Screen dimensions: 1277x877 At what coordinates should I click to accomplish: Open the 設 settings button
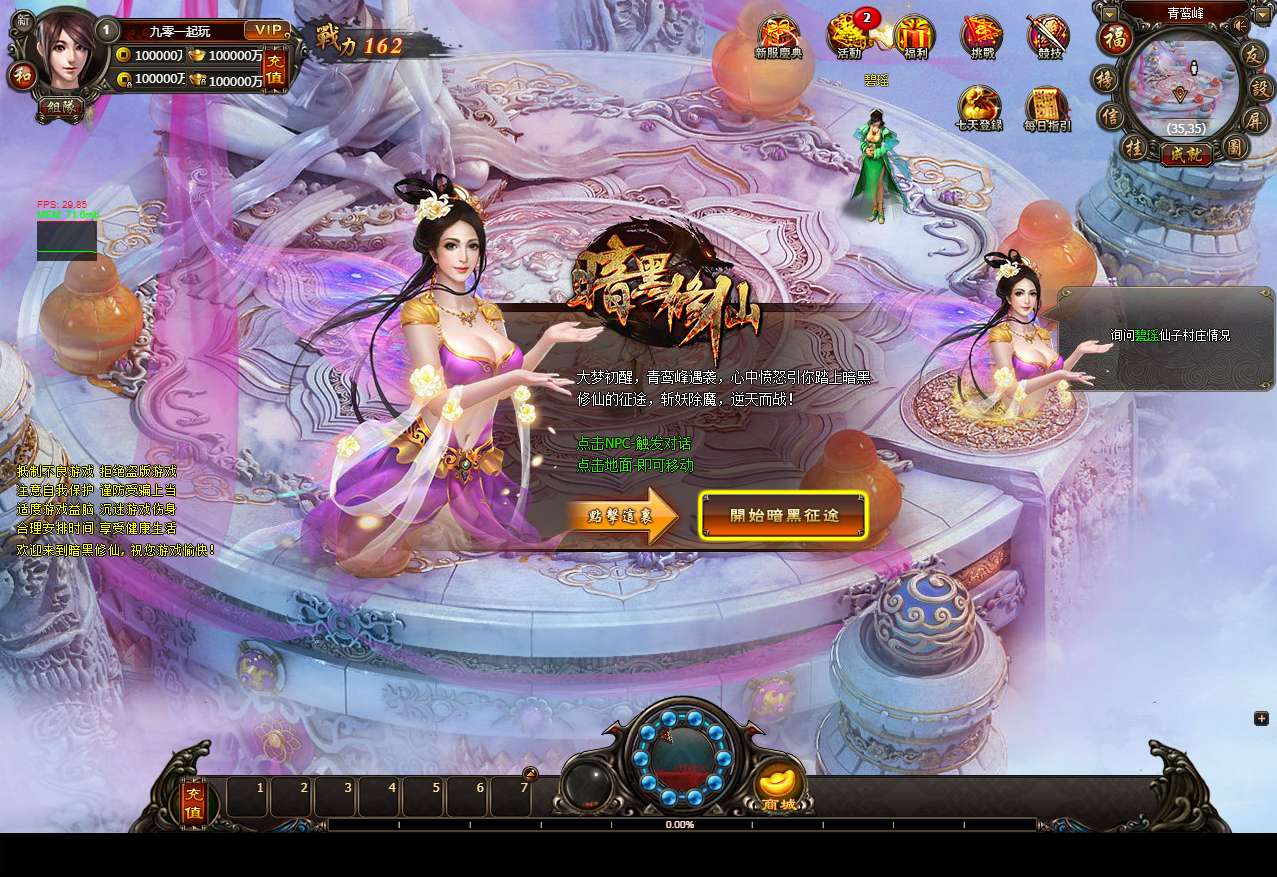(x=1260, y=86)
